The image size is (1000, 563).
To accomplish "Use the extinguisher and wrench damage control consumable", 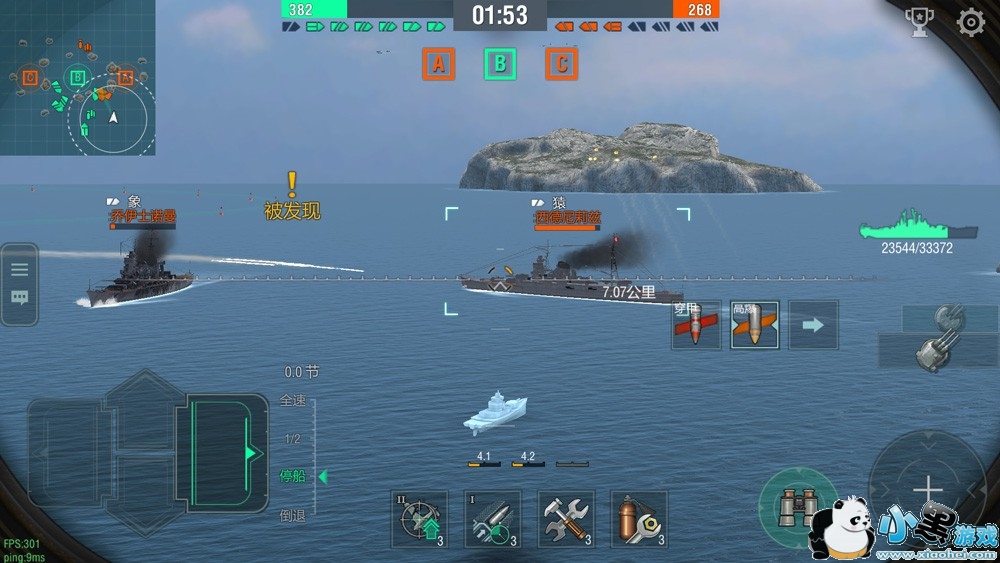I will click(x=638, y=519).
